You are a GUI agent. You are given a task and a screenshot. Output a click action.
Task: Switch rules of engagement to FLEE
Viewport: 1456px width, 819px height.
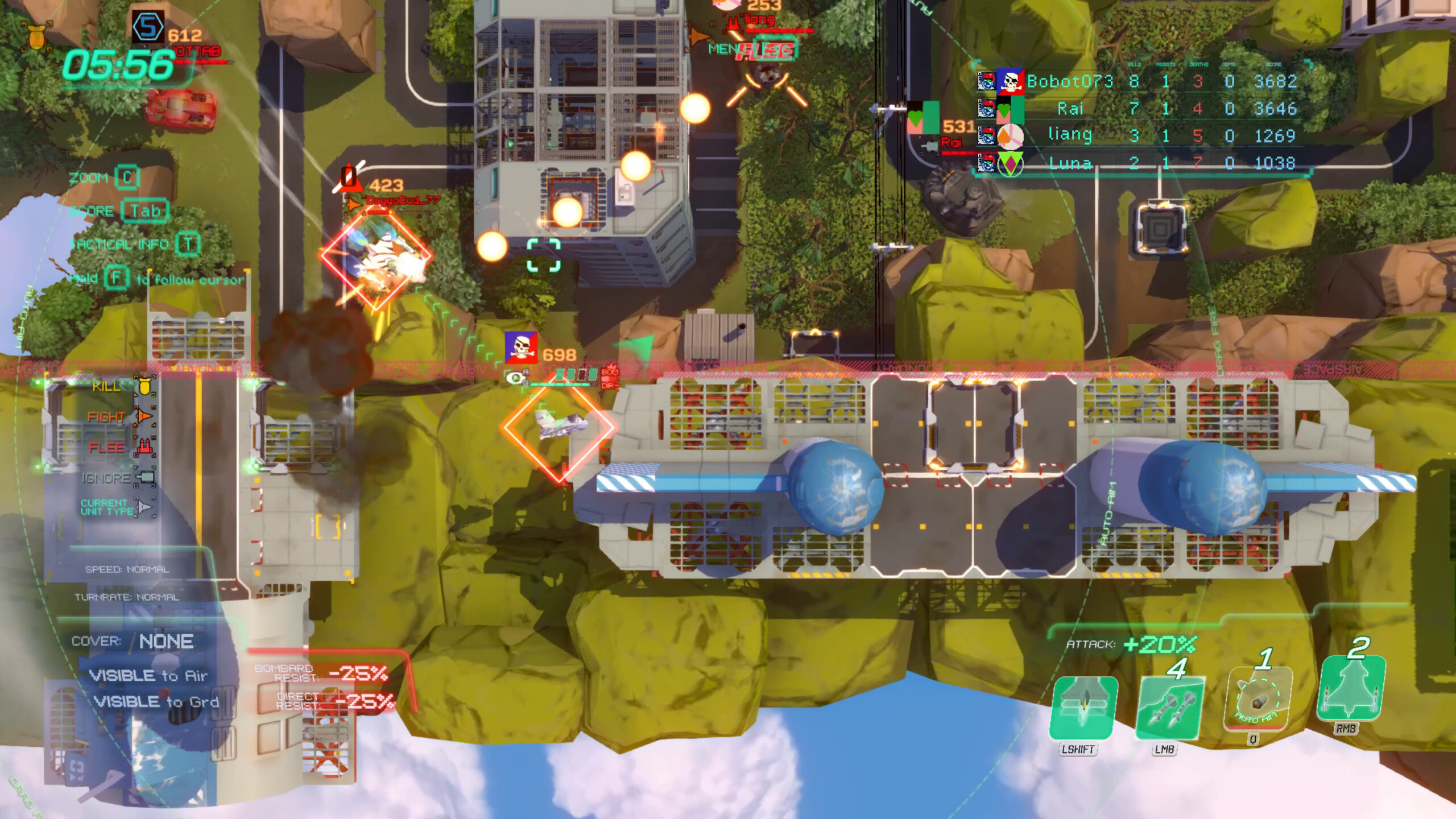click(x=107, y=448)
